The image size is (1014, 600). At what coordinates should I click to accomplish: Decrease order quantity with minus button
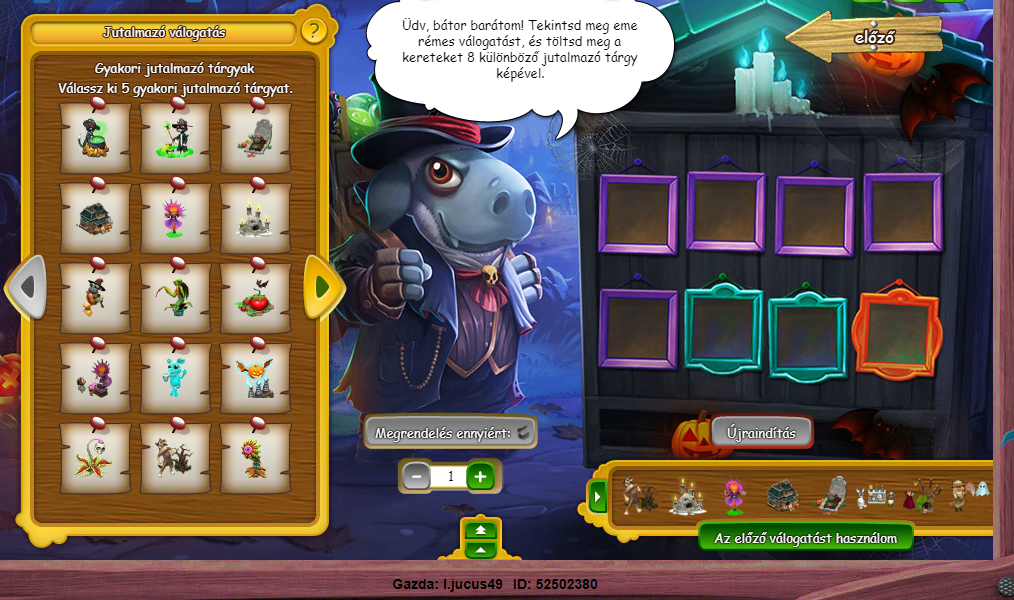click(x=416, y=477)
